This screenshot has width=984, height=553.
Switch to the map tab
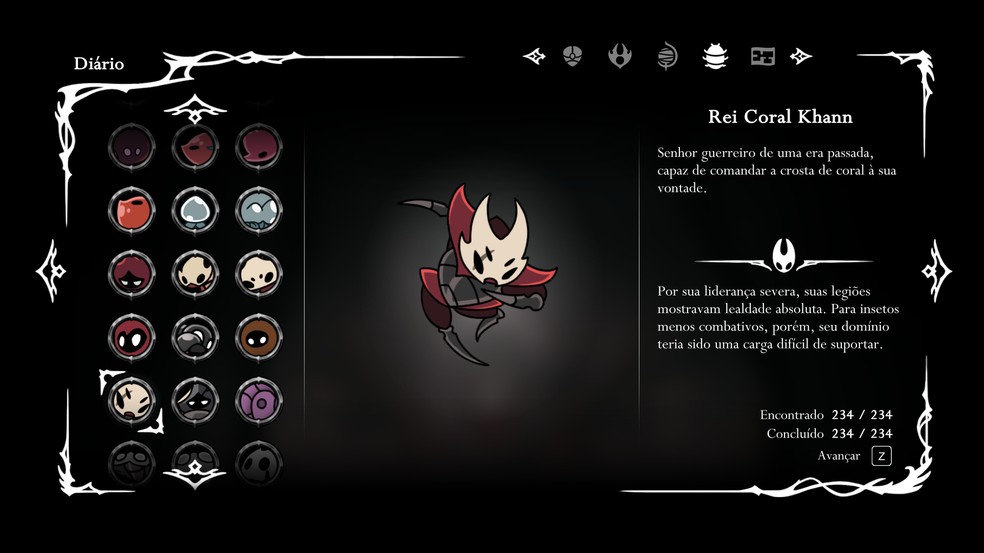point(763,56)
